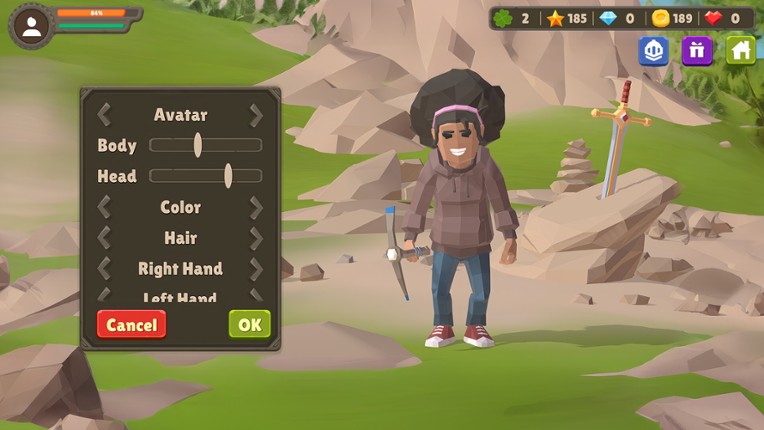This screenshot has width=764, height=430.
Task: Open the blue cube icon button
Action: pos(653,50)
